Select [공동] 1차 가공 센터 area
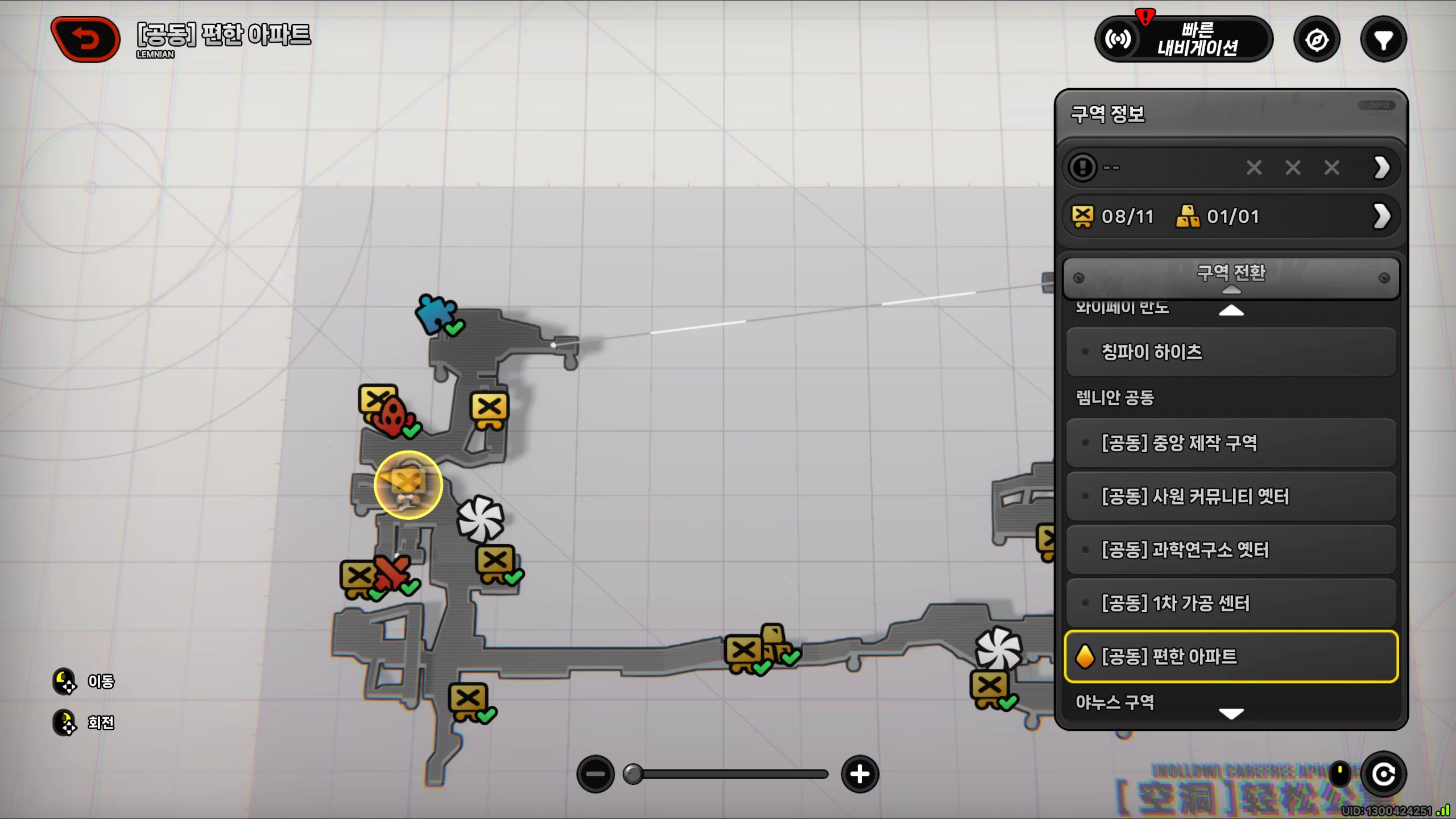The image size is (1456, 819). coord(1231,603)
